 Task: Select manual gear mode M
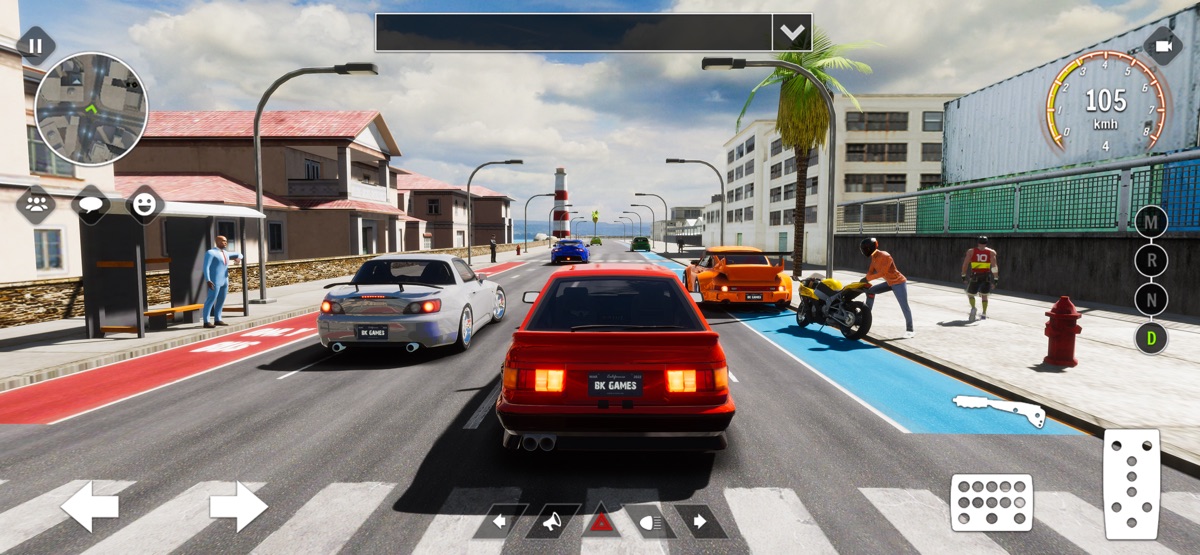click(1151, 221)
